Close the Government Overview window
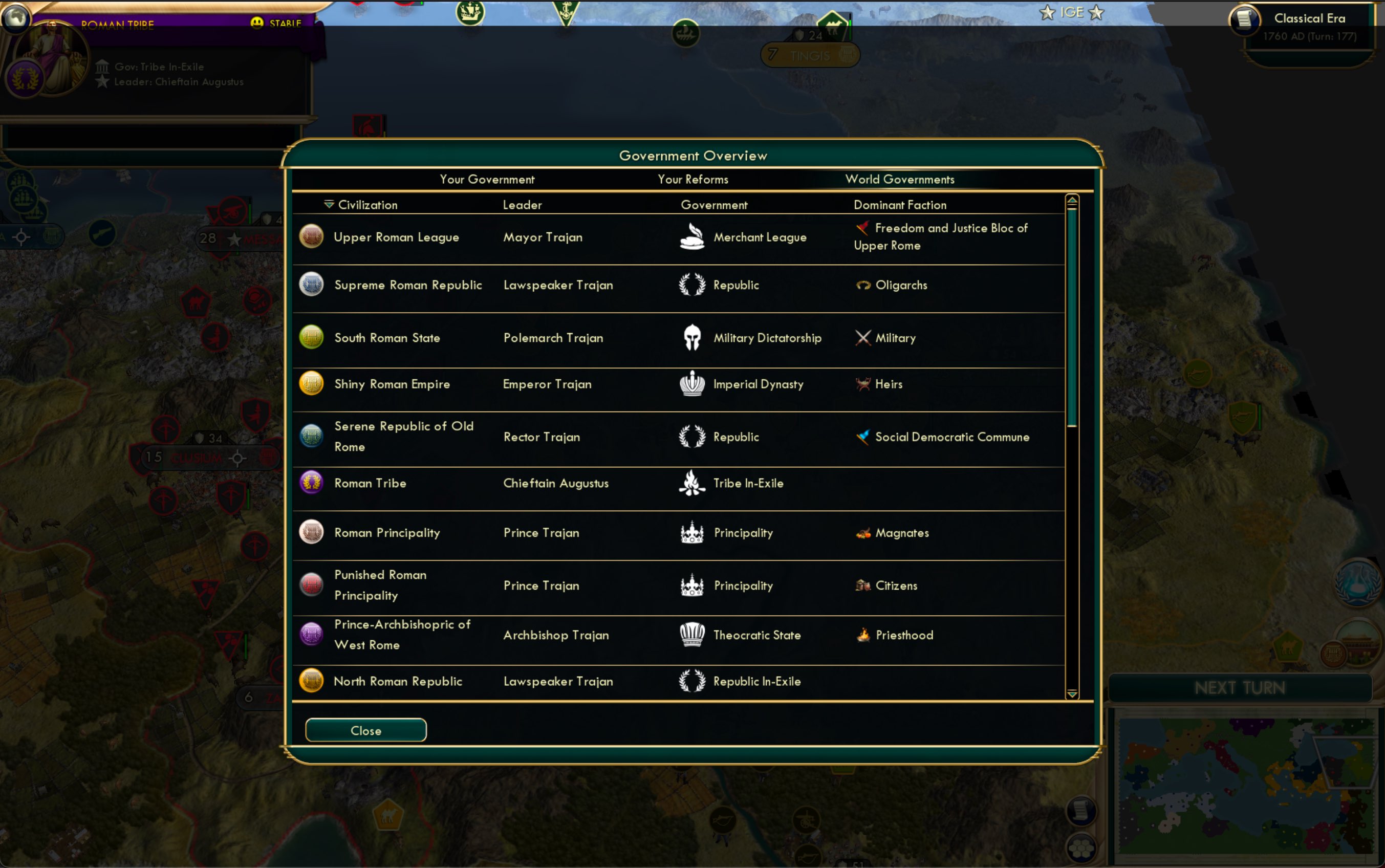This screenshot has width=1385, height=868. click(365, 730)
